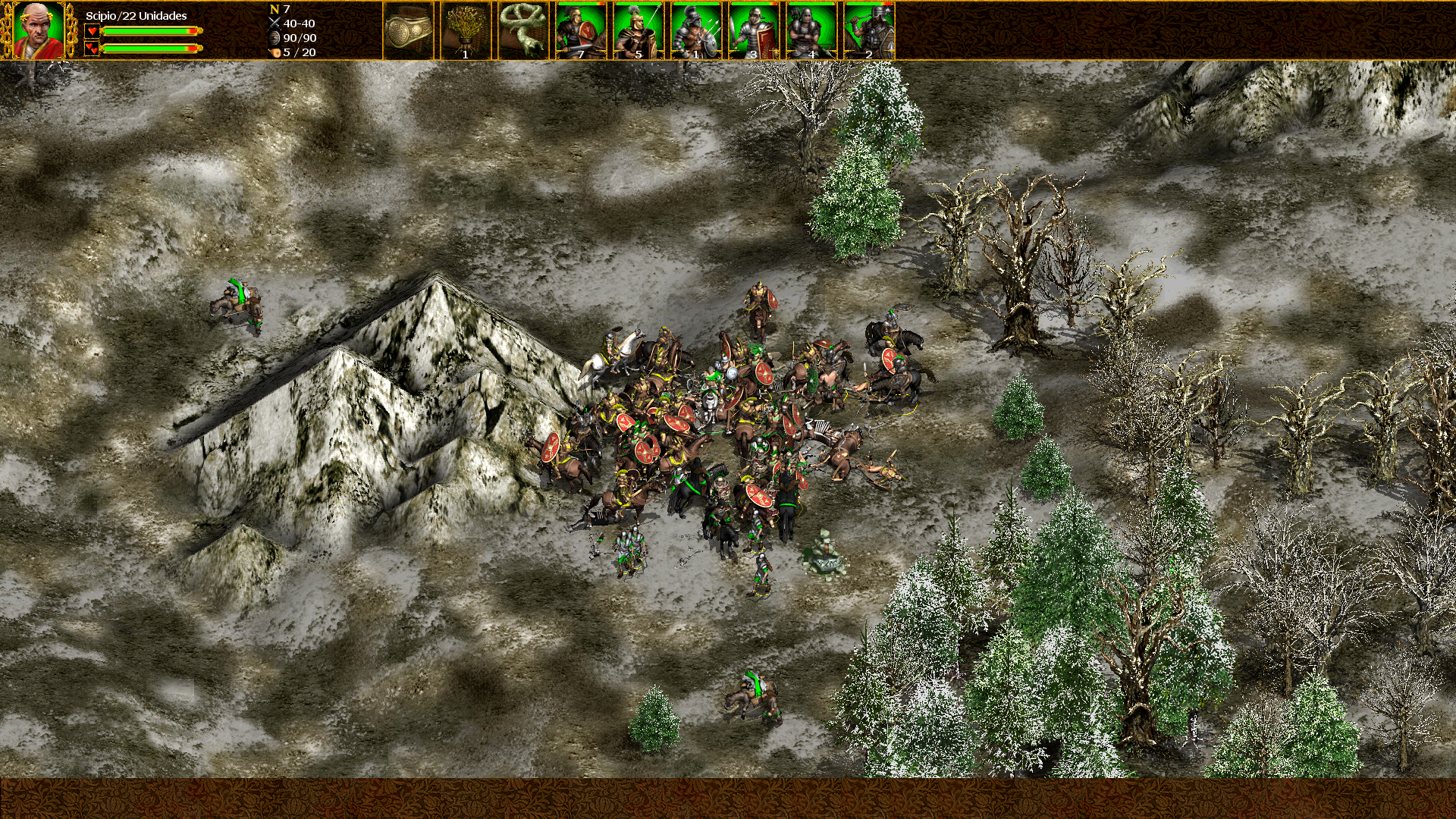Select the legionary unit group of 3
1456x819 pixels.
(754, 30)
